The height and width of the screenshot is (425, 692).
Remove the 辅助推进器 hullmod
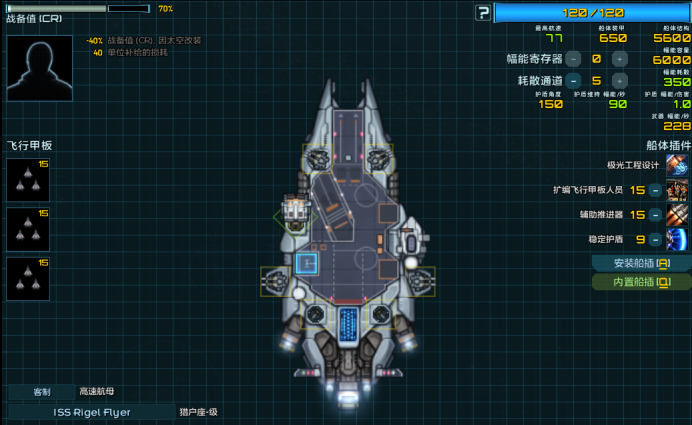tap(655, 215)
